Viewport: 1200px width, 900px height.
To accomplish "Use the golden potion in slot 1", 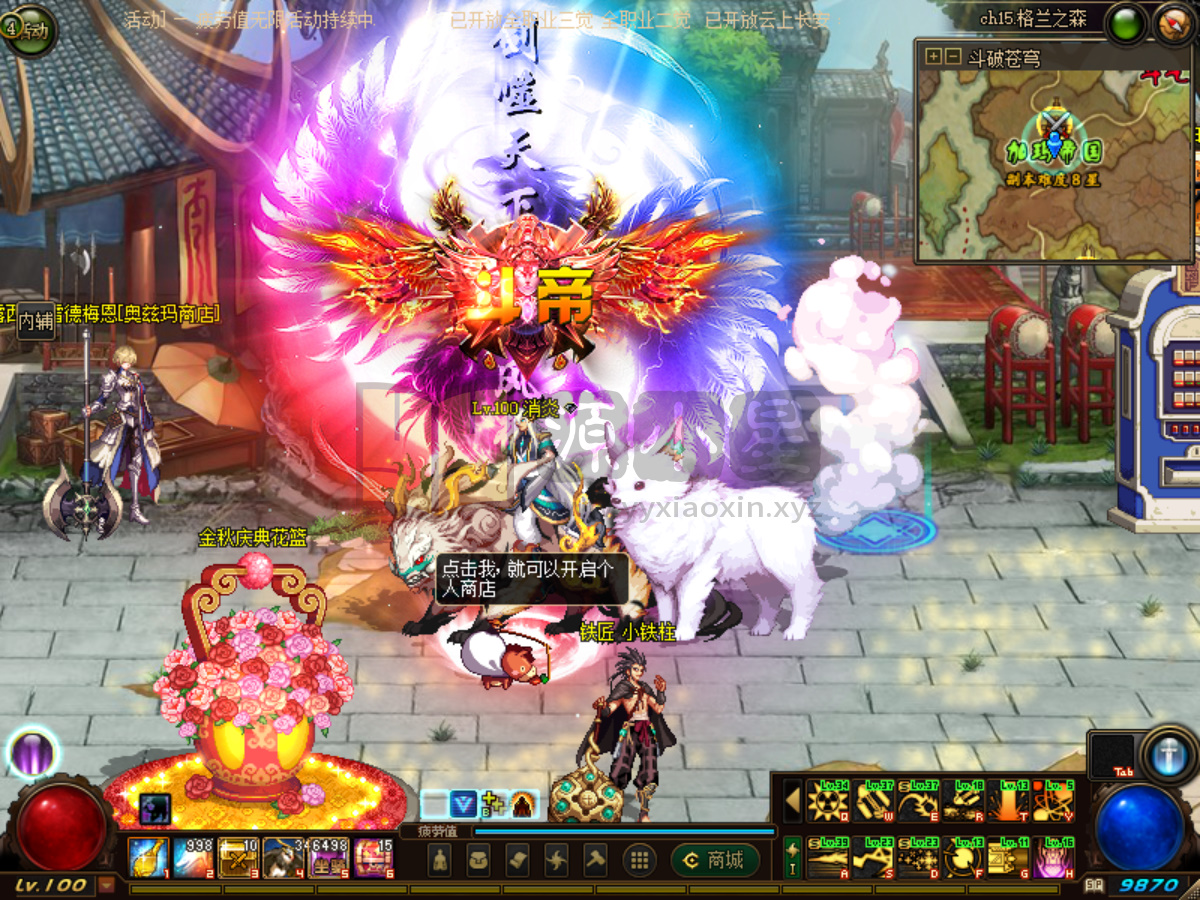I will pyautogui.click(x=148, y=858).
